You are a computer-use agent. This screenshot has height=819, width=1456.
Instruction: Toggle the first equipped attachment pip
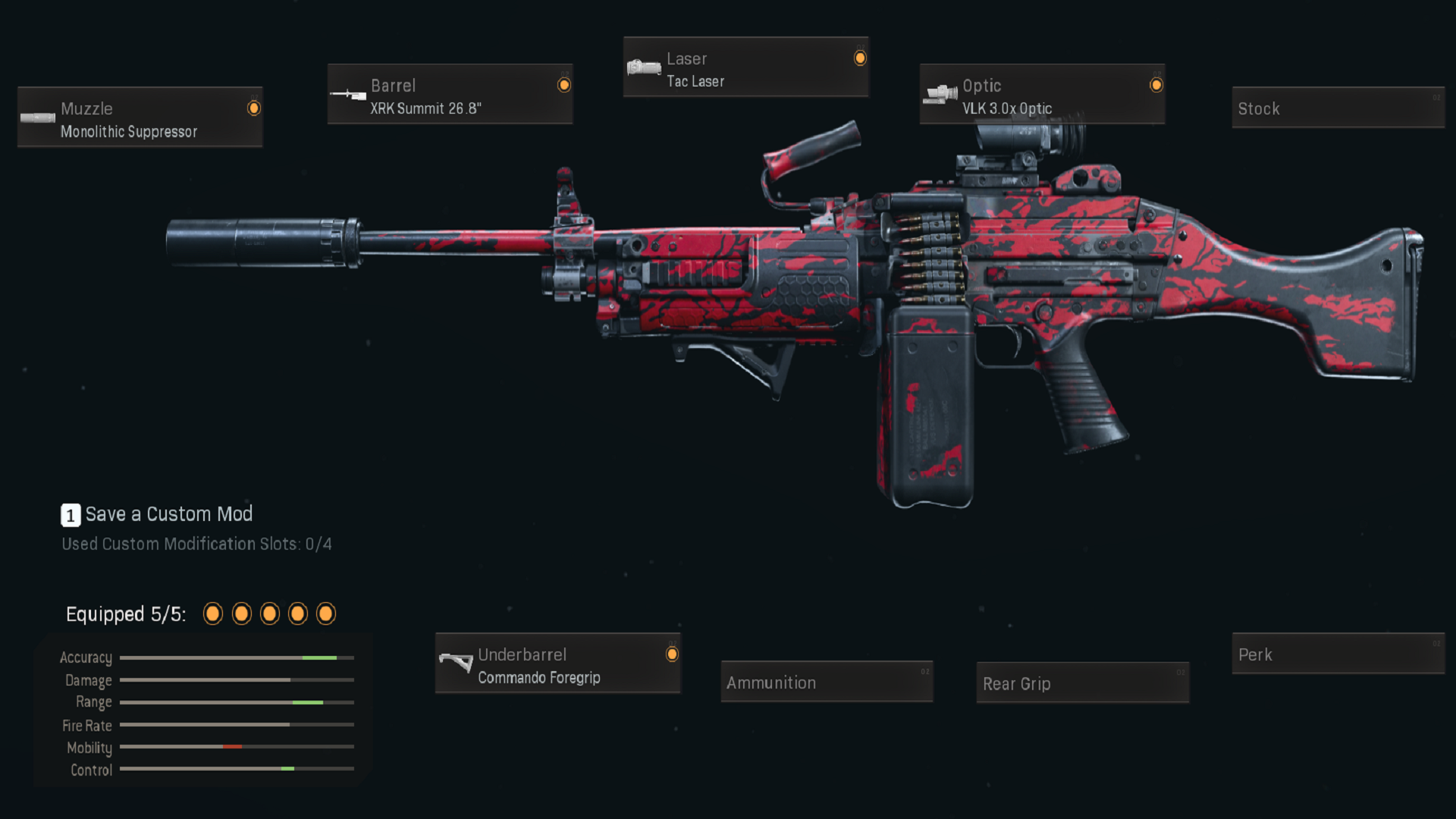(213, 613)
